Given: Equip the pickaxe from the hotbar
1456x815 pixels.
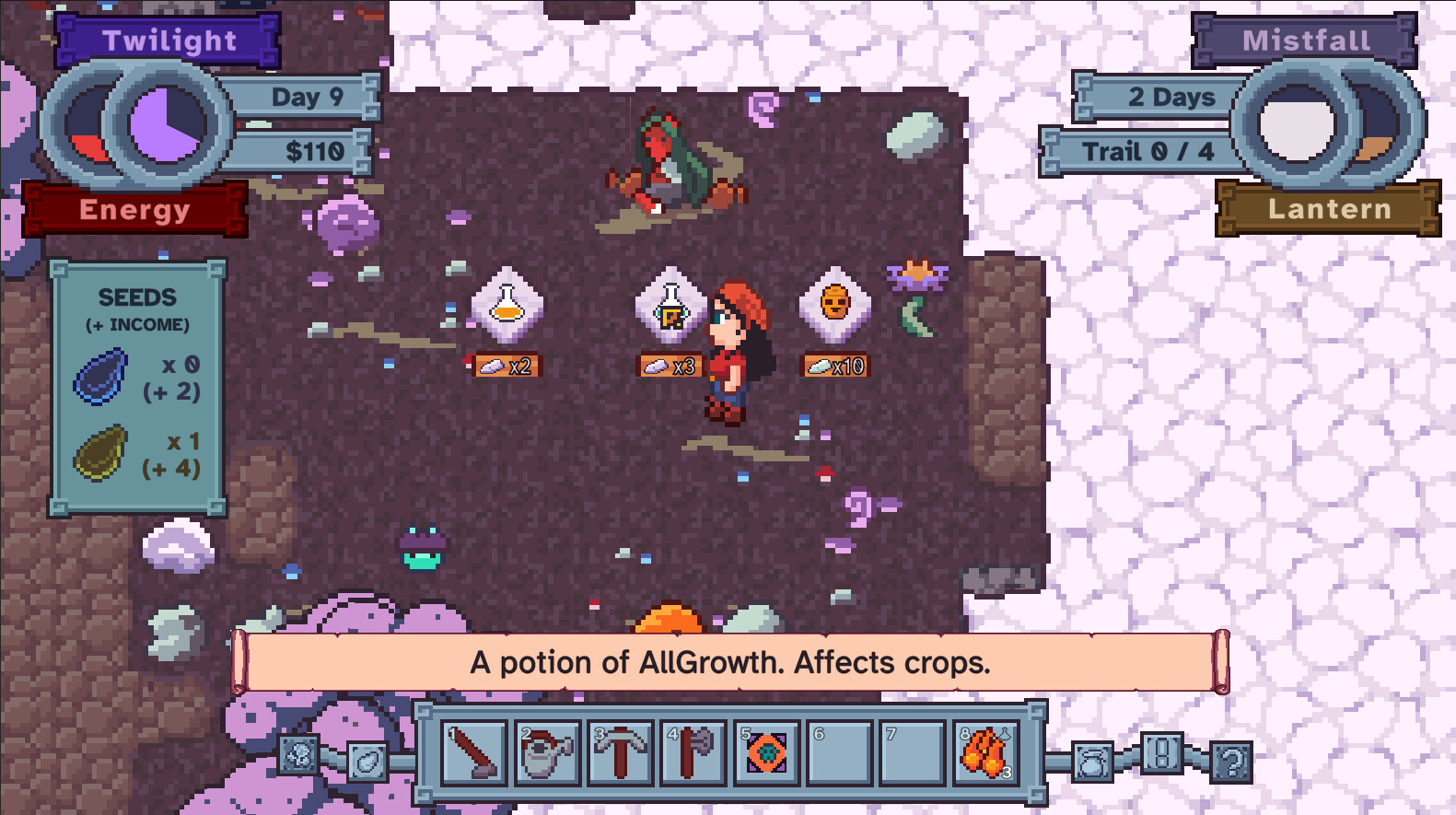Looking at the screenshot, I should tap(619, 755).
